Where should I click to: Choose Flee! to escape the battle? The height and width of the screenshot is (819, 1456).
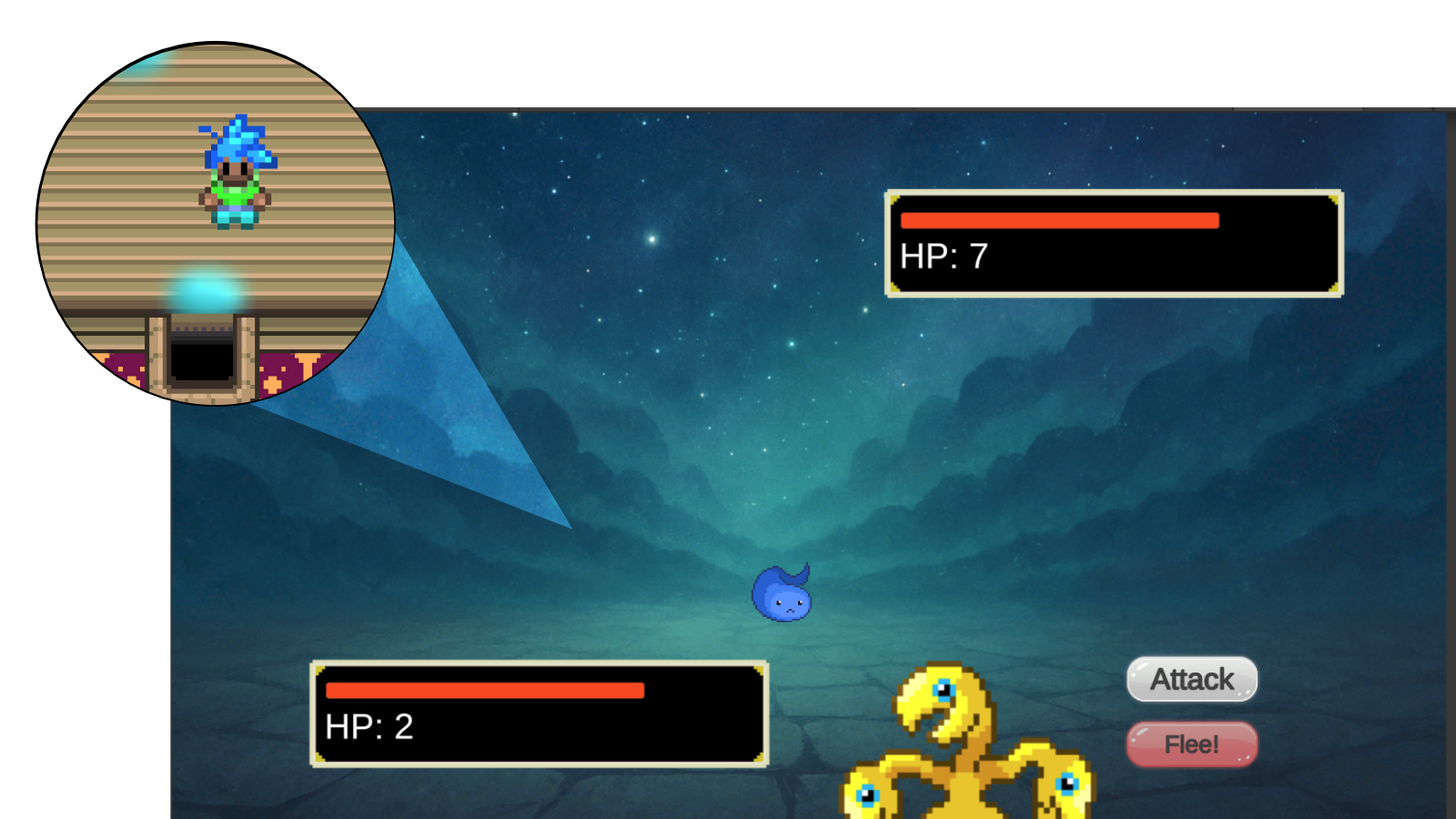pos(1192,744)
